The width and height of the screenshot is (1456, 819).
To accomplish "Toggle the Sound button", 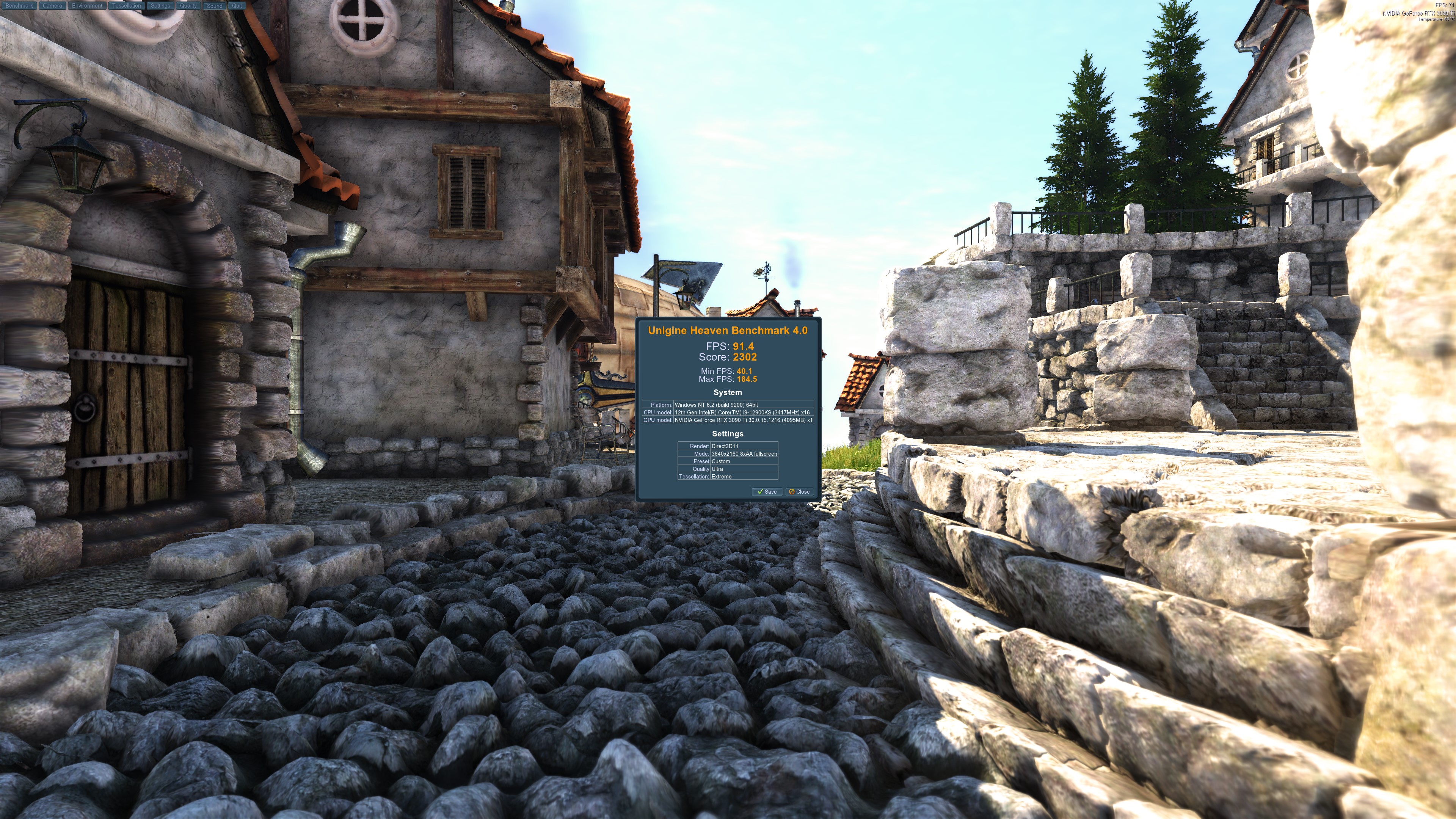I will point(215,6).
